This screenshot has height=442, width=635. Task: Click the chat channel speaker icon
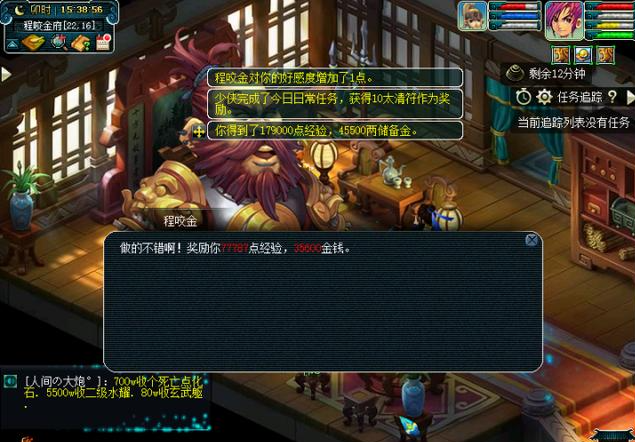9,380
